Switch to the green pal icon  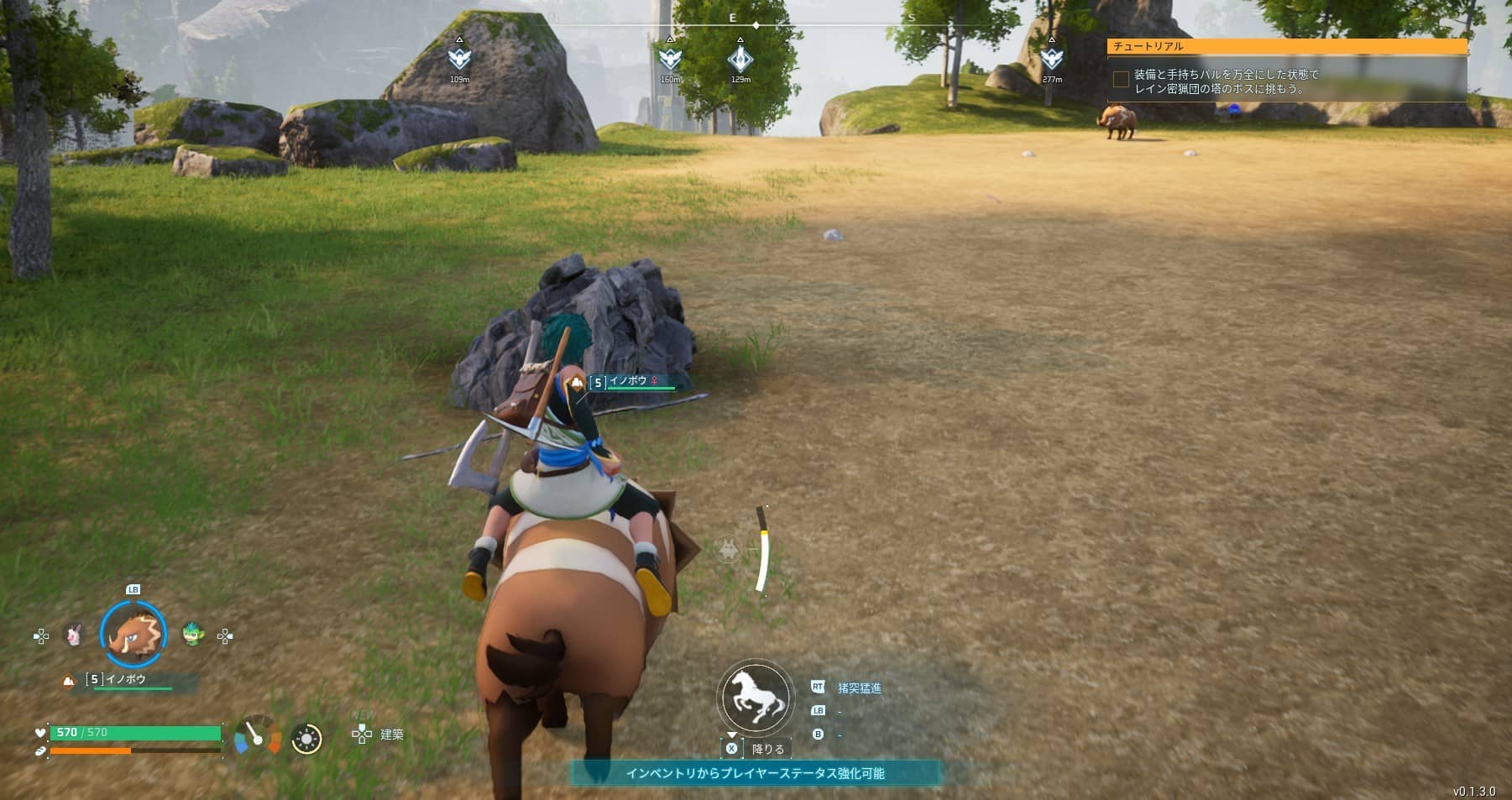click(193, 634)
